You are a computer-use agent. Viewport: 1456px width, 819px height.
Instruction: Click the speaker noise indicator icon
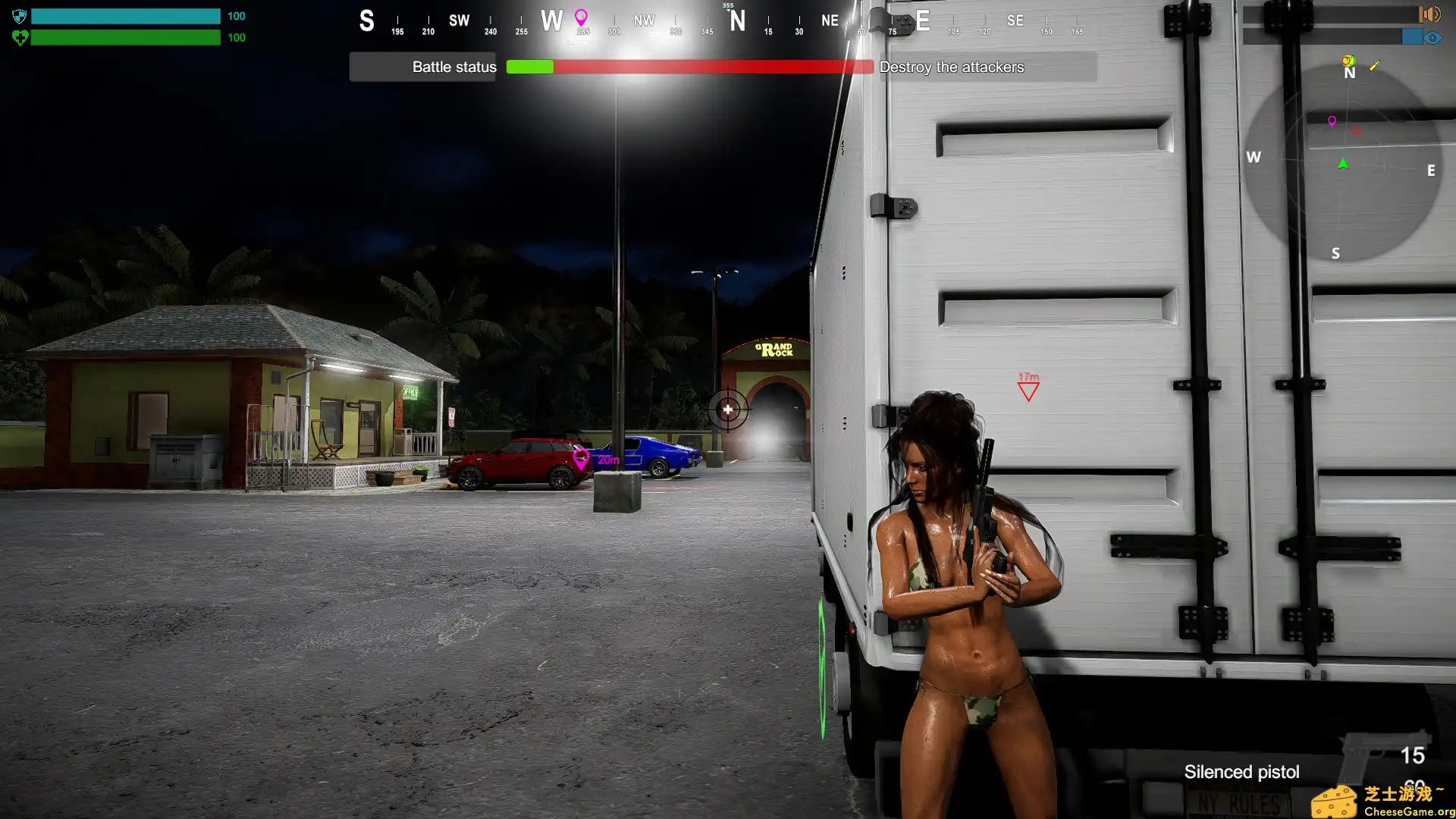click(1429, 14)
